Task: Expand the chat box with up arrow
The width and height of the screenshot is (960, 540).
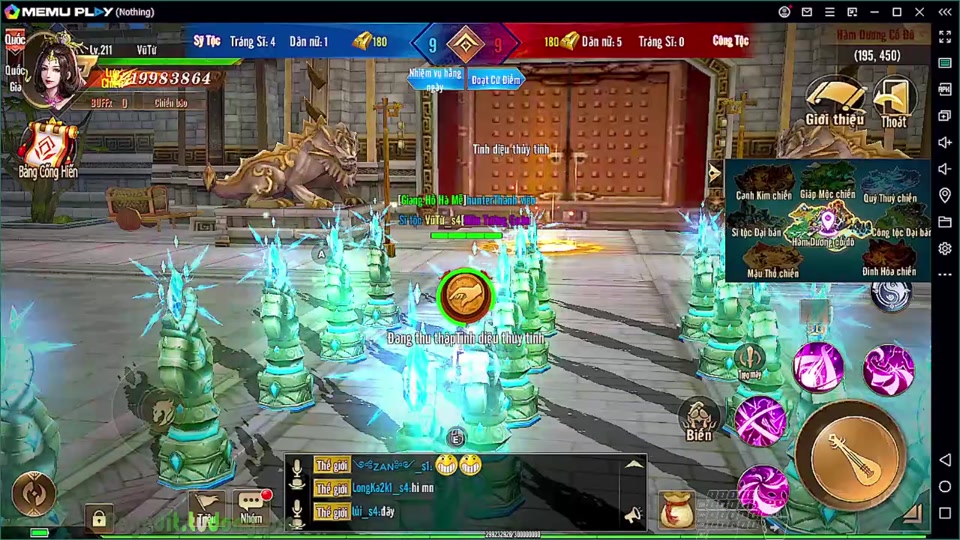Action: (634, 465)
